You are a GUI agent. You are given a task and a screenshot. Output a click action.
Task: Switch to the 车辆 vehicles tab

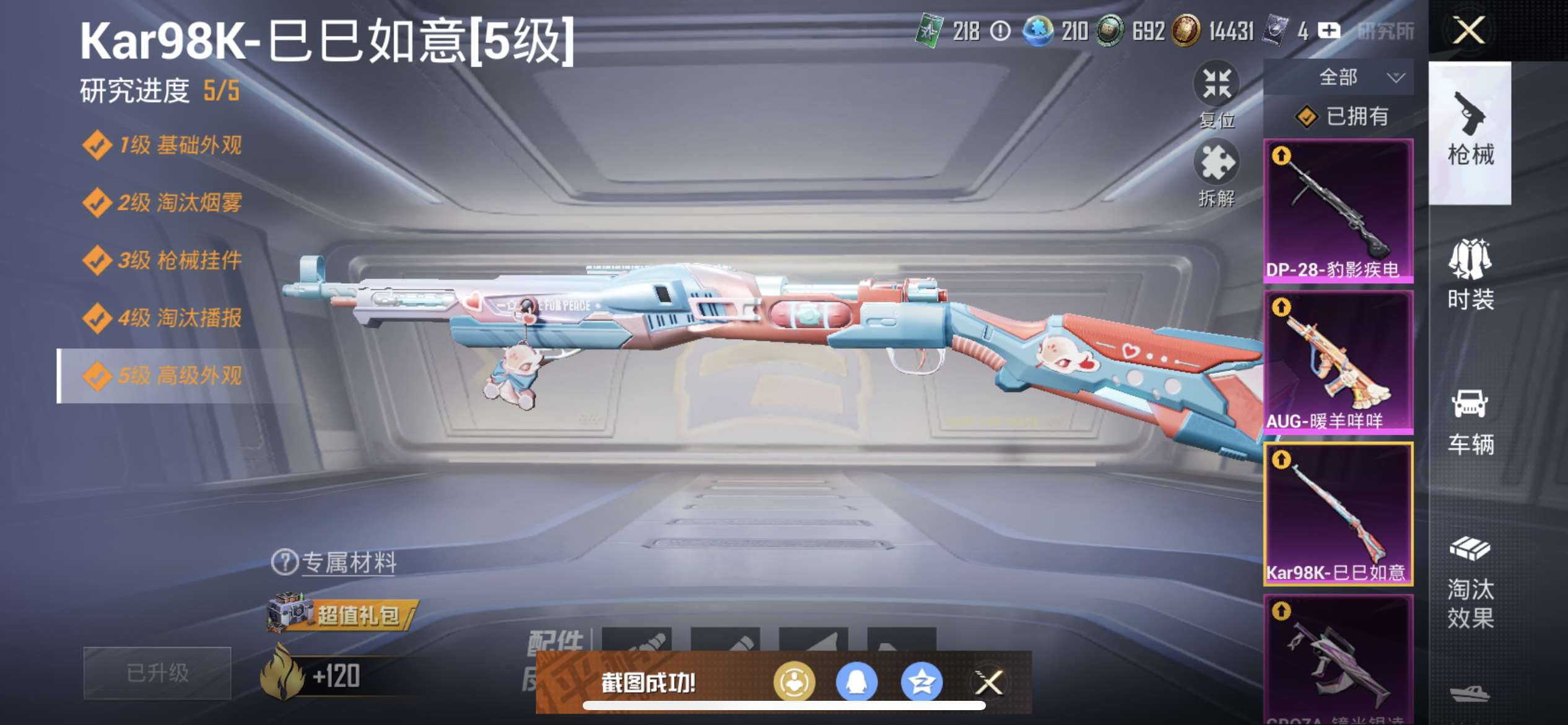tap(1470, 421)
